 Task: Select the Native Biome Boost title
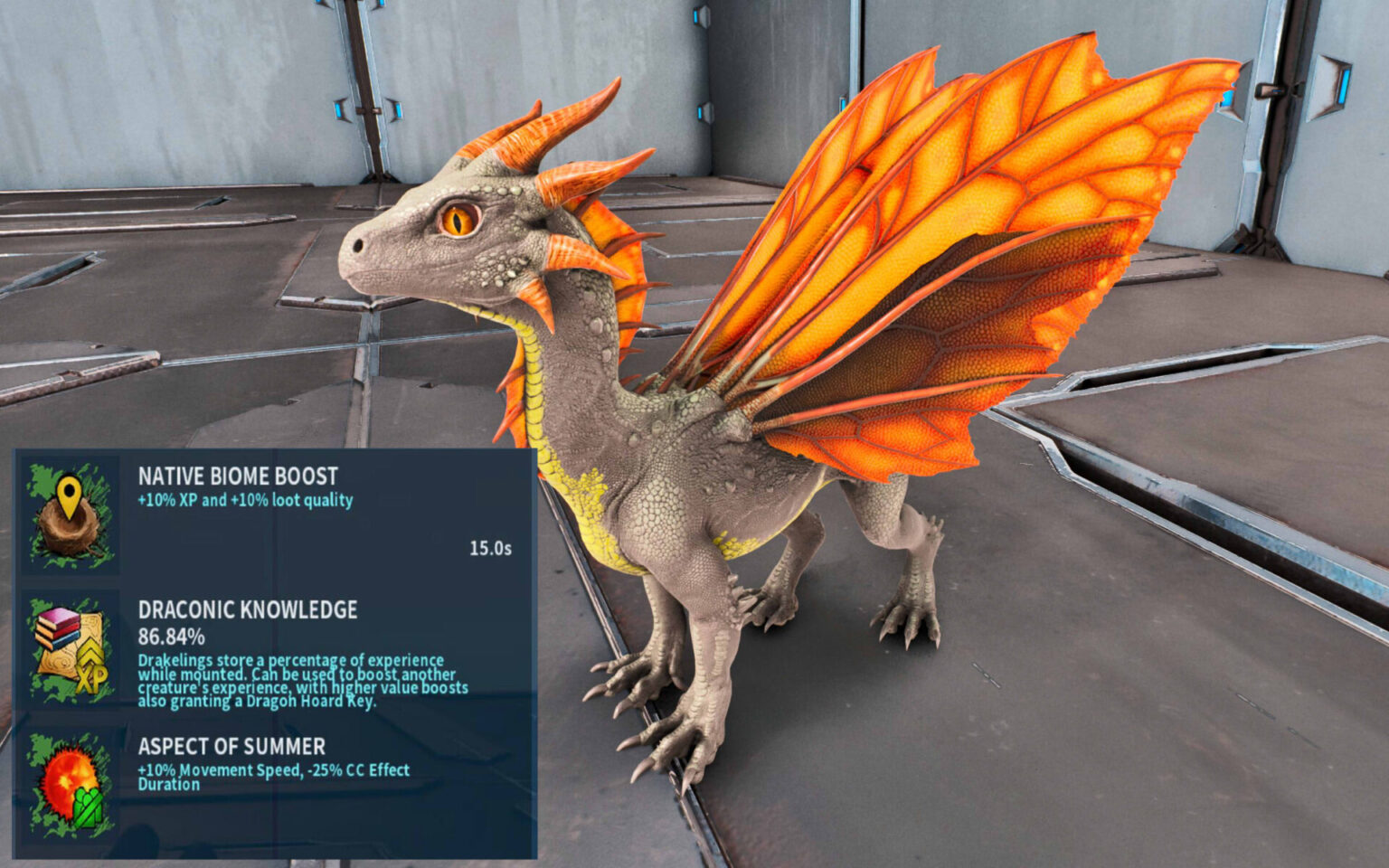coord(238,476)
